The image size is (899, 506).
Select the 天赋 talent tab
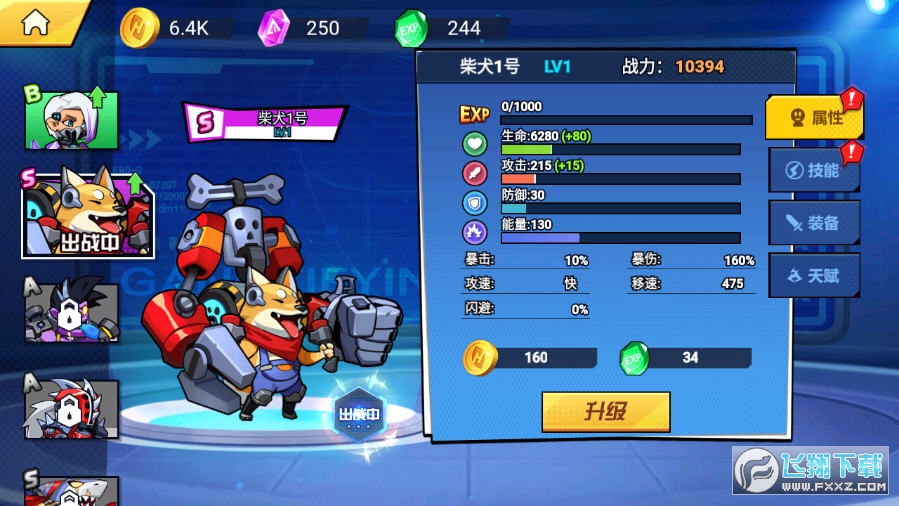814,275
